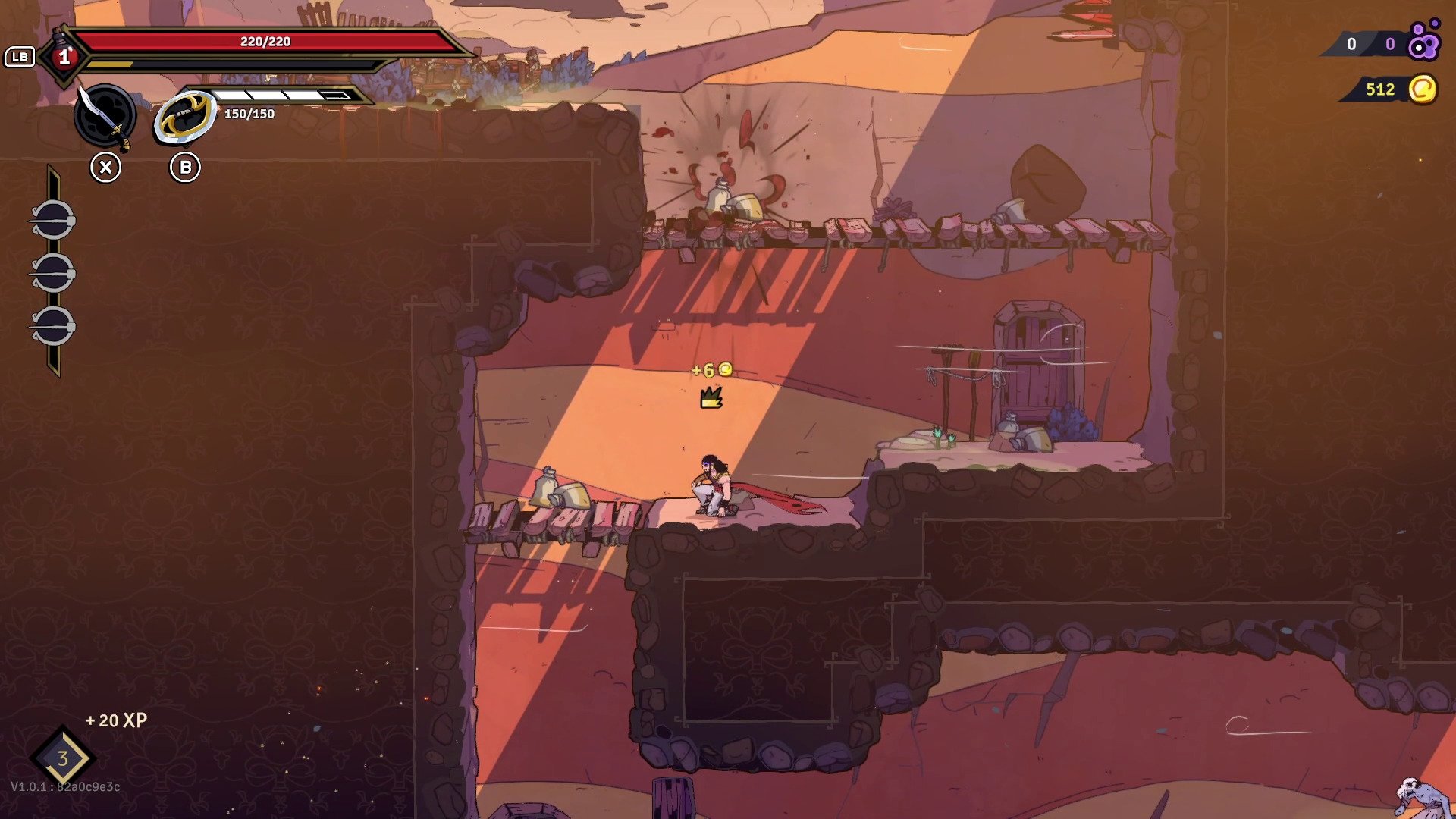Click the level 3 diamond badge
The image size is (1456, 819).
pos(62,758)
